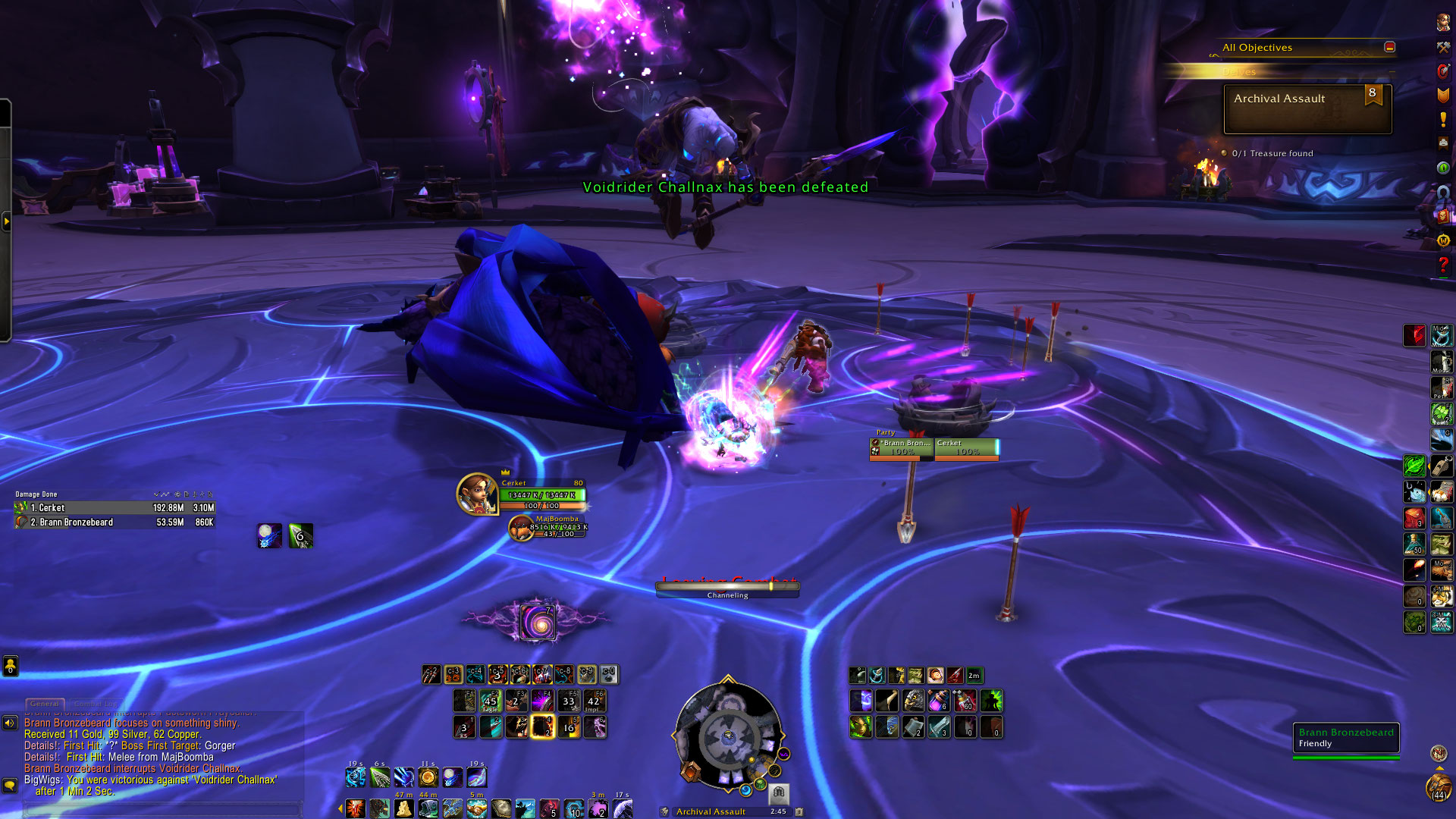The width and height of the screenshot is (1456, 819).
Task: Open the red question mark help button
Action: (x=1443, y=265)
